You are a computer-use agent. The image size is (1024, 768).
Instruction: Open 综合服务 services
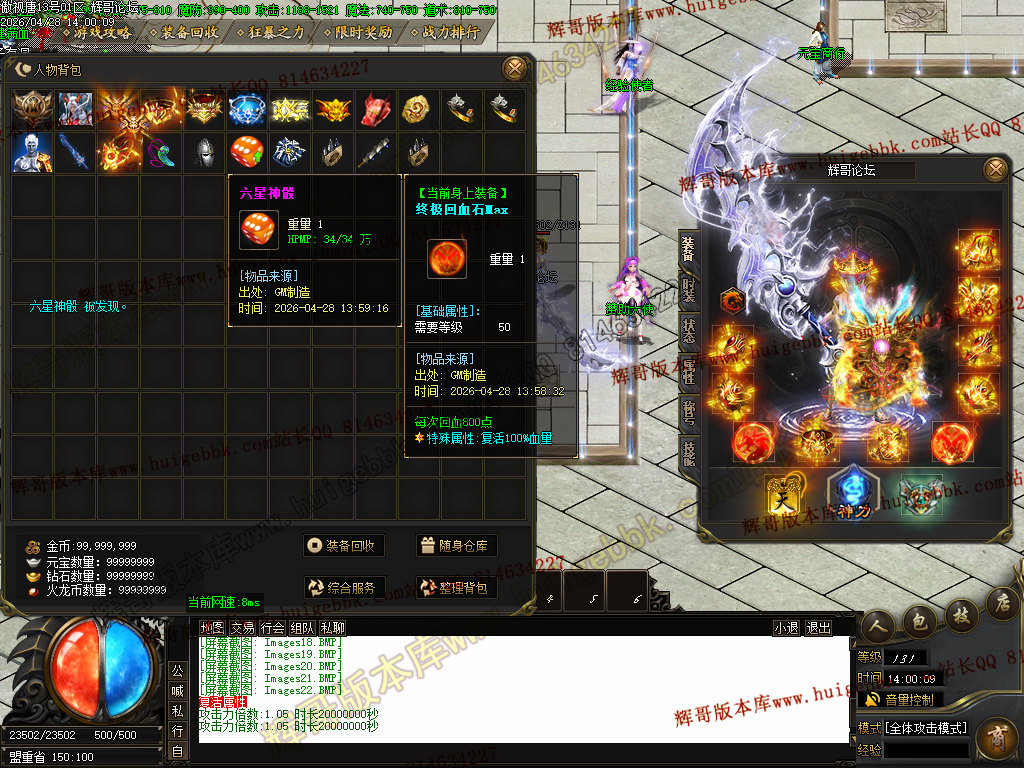[344, 588]
